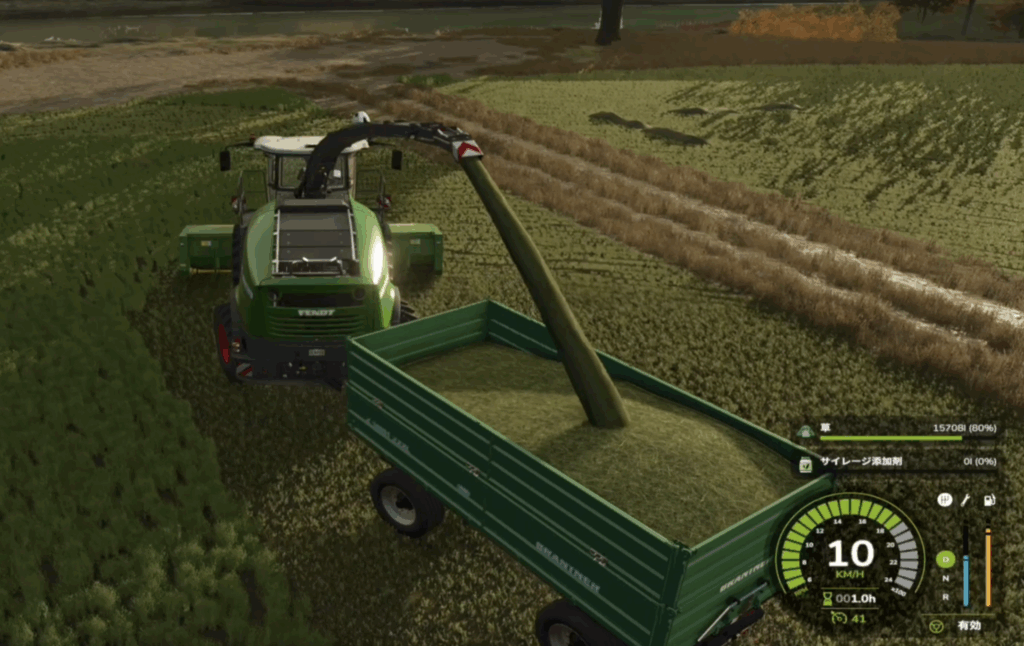Image resolution: width=1024 pixels, height=646 pixels.
Task: Open the wrench damage indicator icon
Action: 966,499
